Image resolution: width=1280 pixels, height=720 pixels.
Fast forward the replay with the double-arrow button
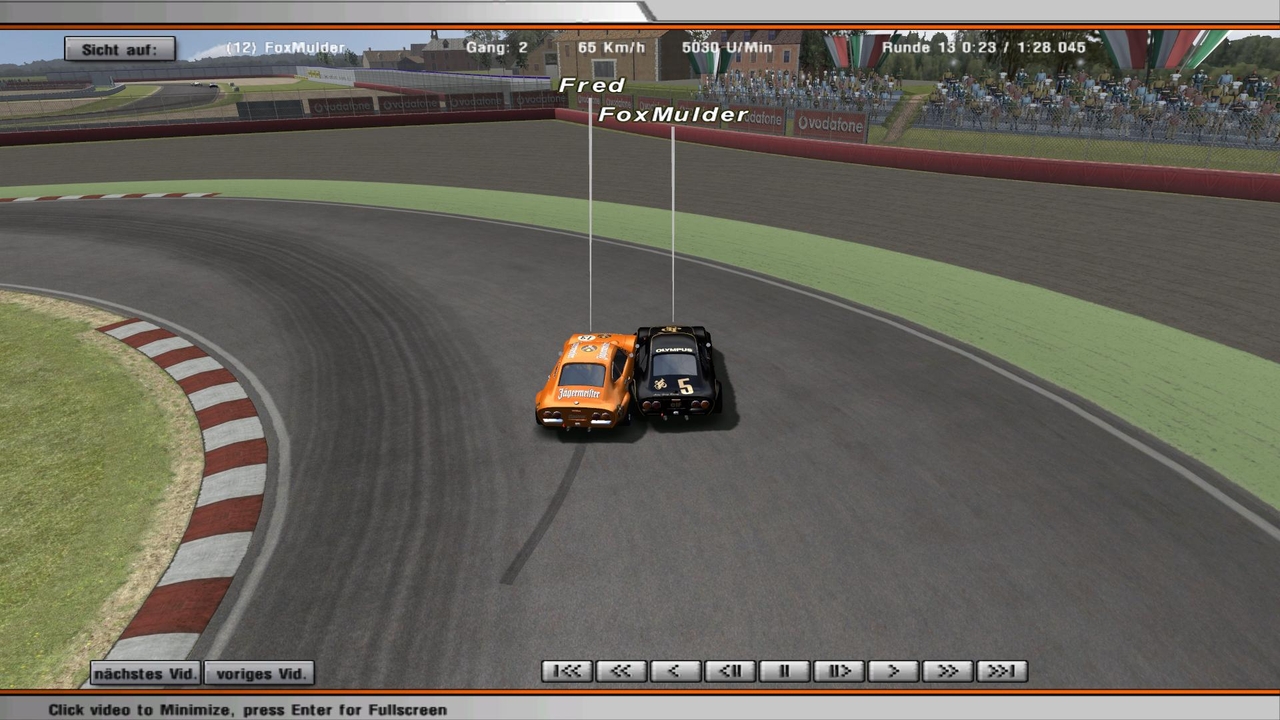(x=947, y=671)
